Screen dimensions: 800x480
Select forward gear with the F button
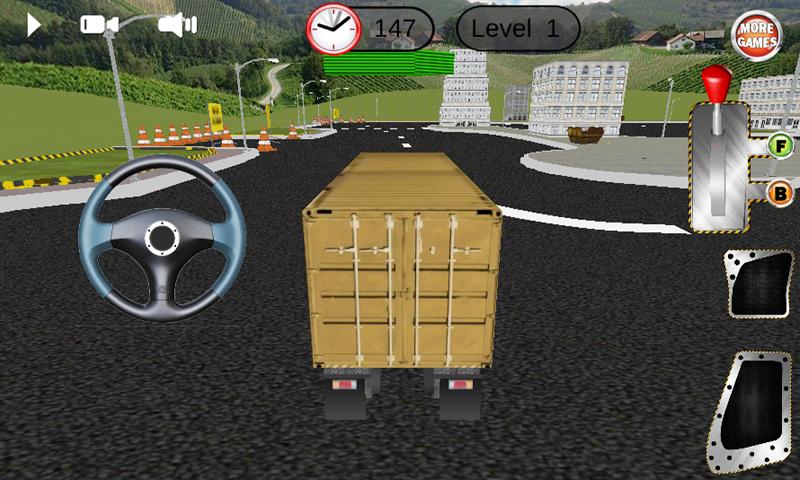click(779, 146)
